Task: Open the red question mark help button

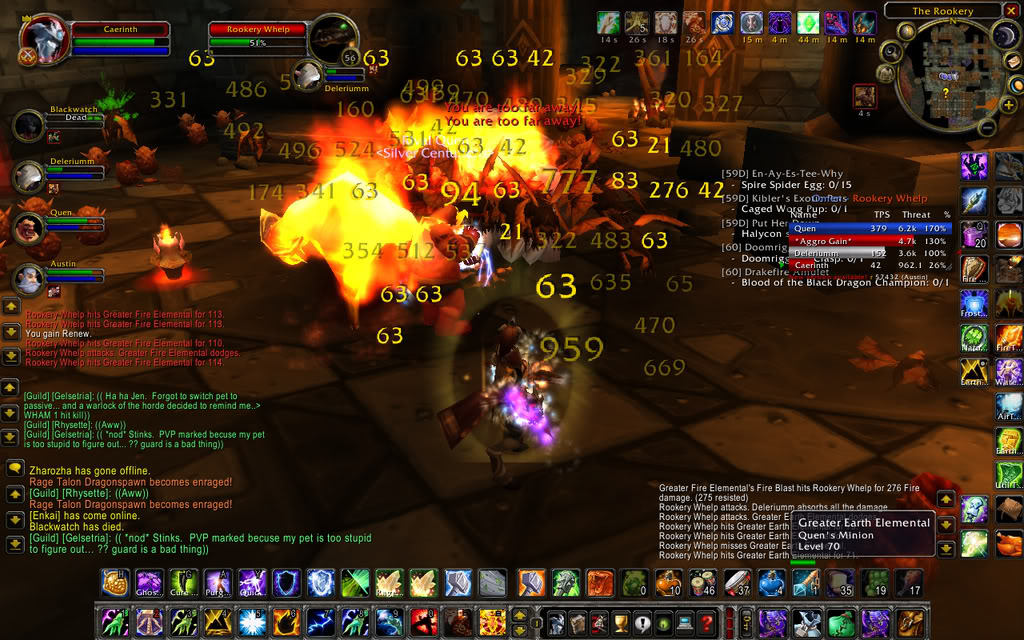Action: (x=708, y=623)
